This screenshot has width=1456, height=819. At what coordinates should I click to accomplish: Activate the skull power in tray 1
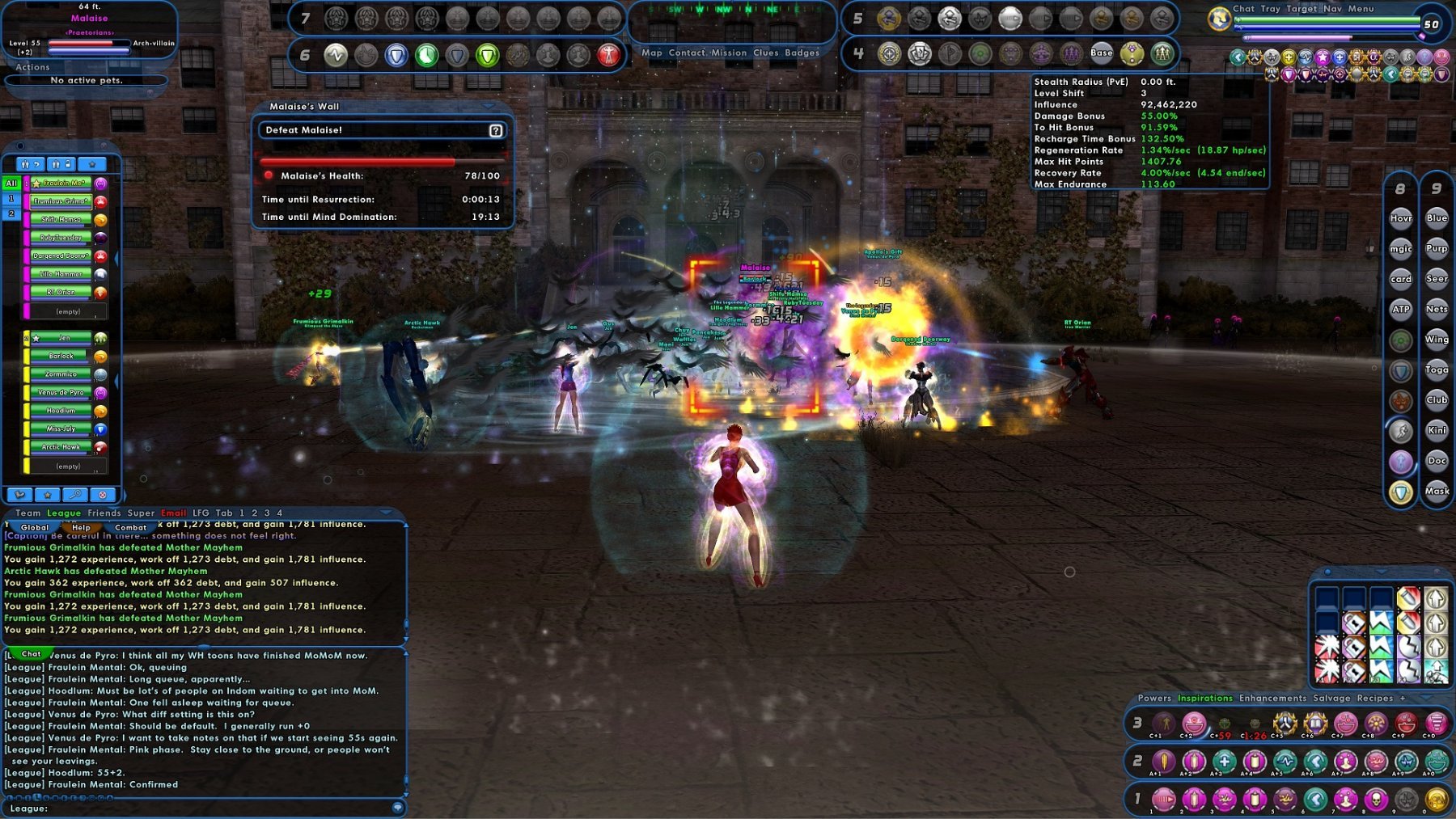pos(1376,800)
